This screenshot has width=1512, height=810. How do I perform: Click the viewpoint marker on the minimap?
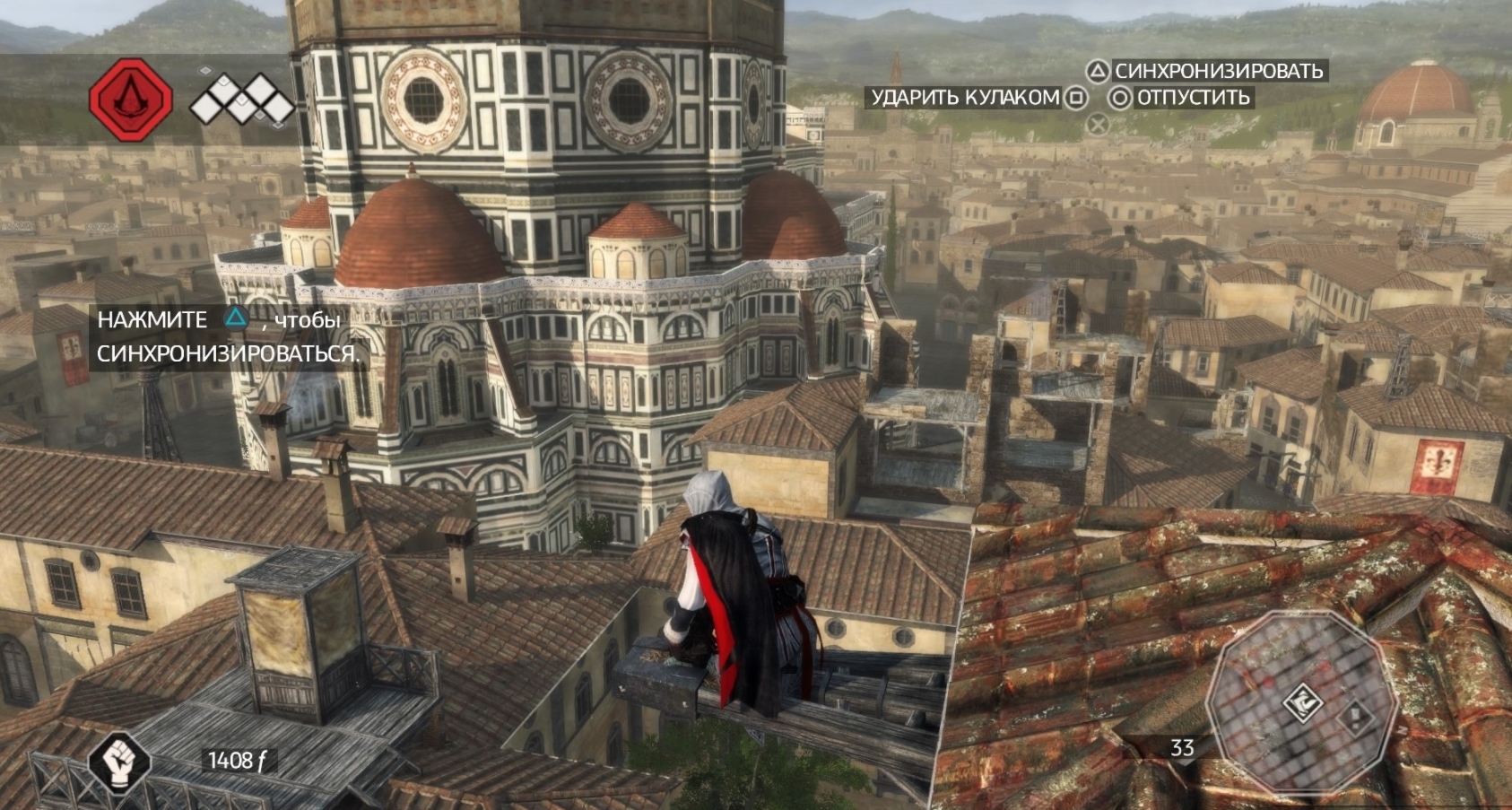point(1302,702)
